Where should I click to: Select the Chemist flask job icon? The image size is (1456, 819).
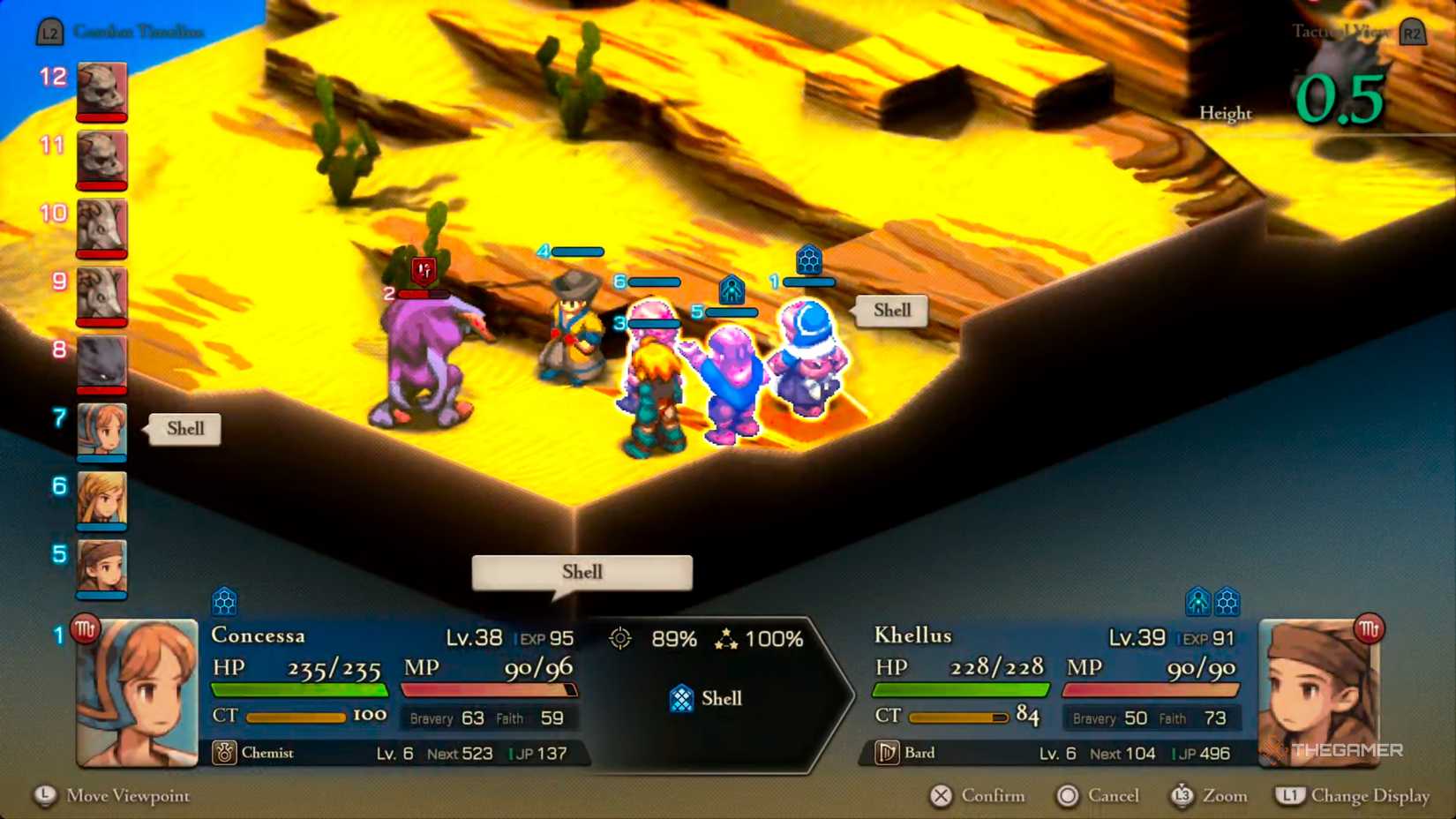click(226, 753)
